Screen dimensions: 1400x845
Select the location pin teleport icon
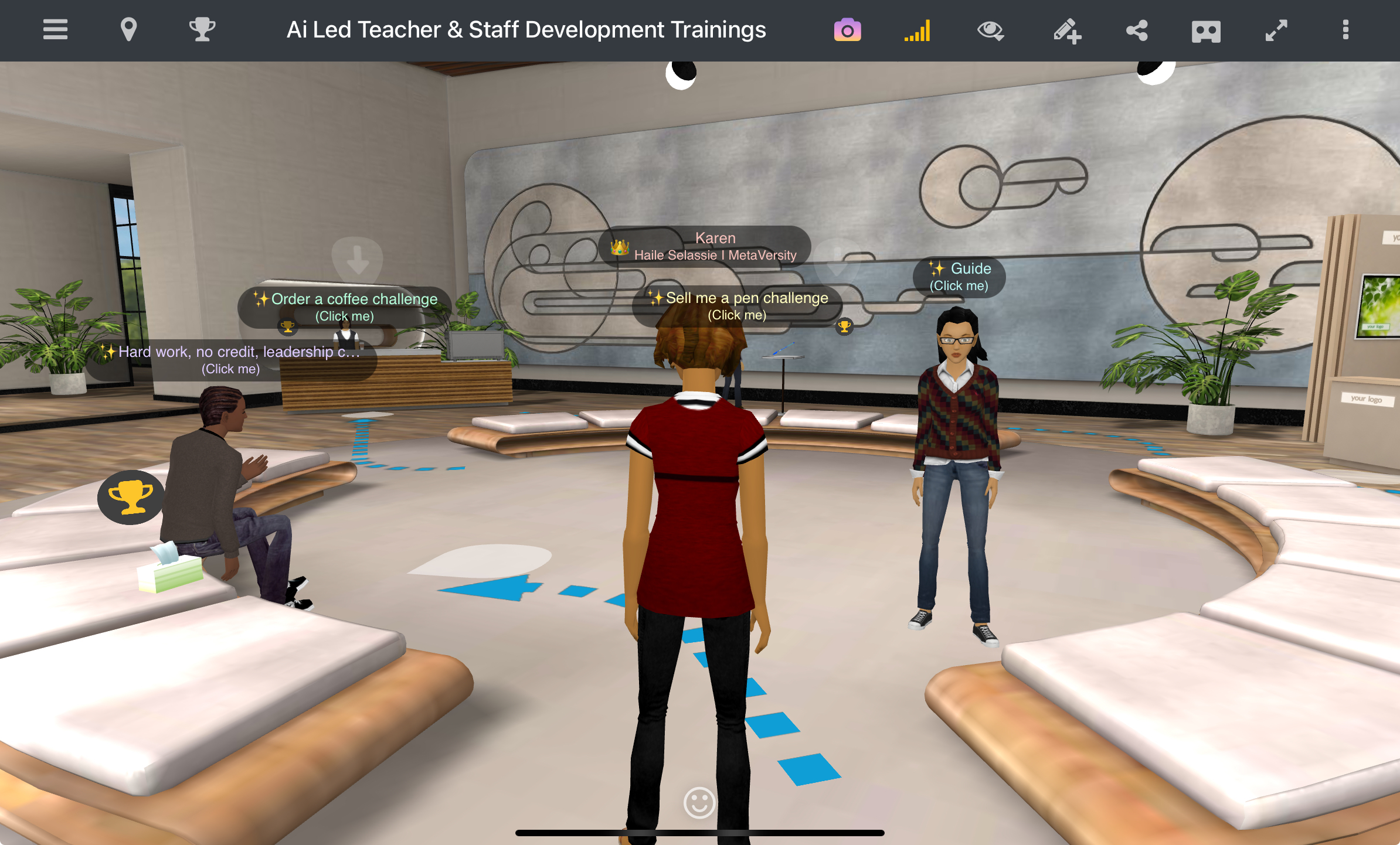point(129,30)
